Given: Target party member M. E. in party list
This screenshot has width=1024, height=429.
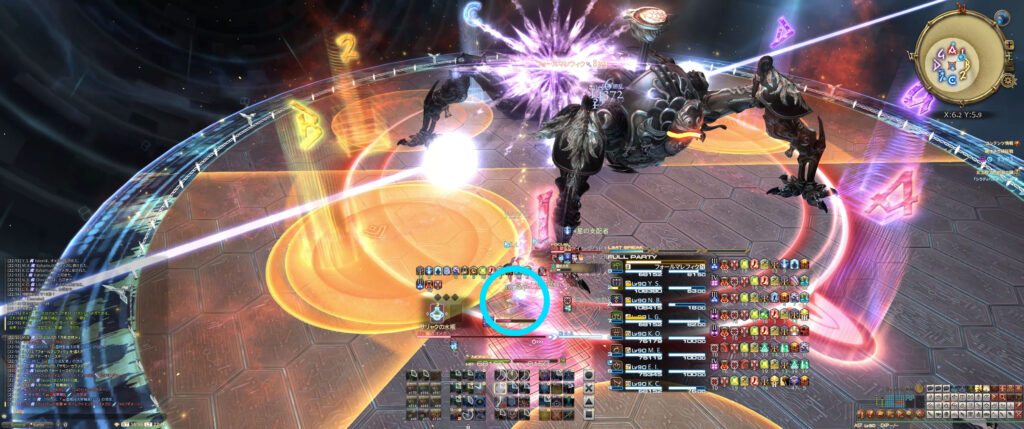Looking at the screenshot, I should pyautogui.click(x=650, y=350).
